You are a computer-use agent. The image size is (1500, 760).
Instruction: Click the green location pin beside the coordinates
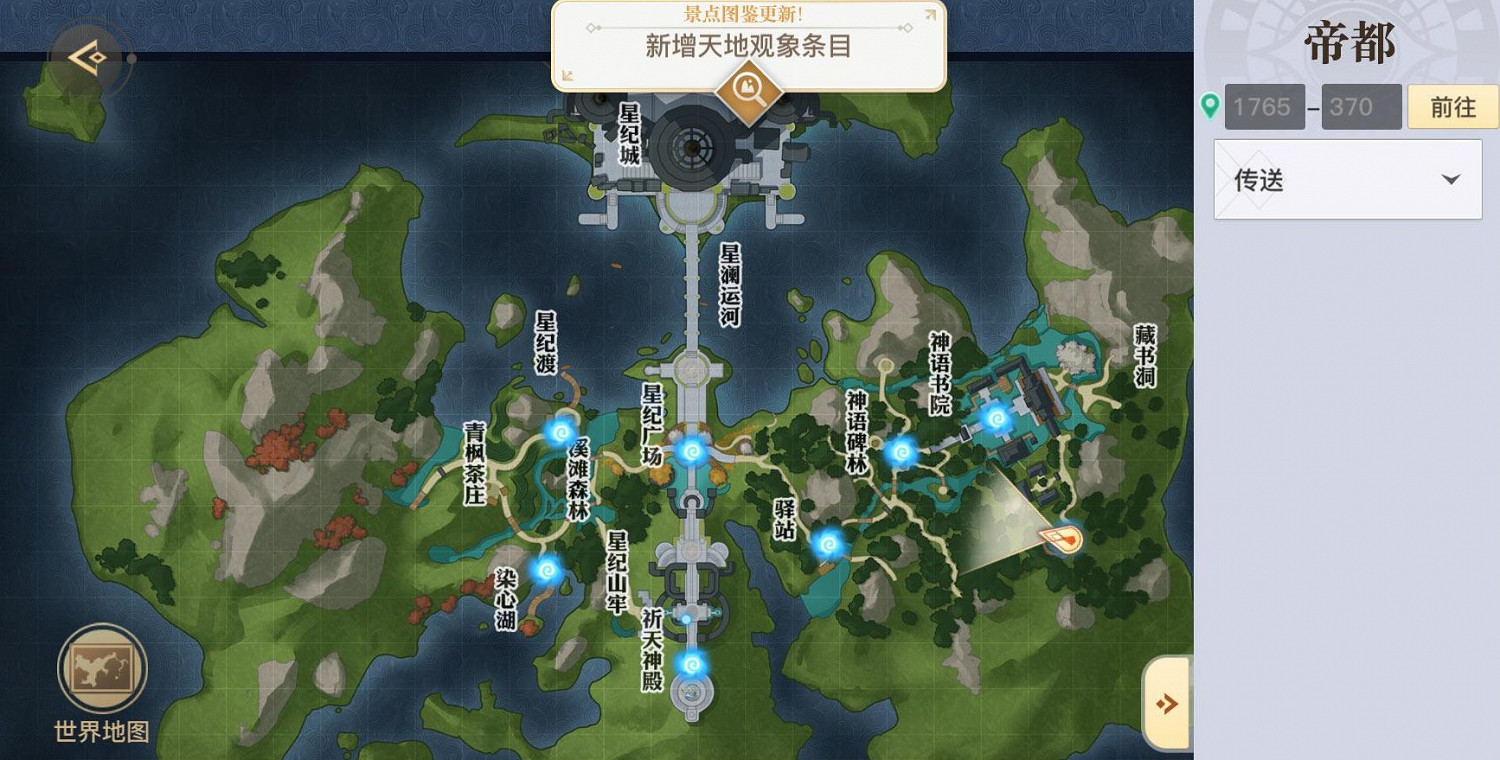[x=1210, y=106]
